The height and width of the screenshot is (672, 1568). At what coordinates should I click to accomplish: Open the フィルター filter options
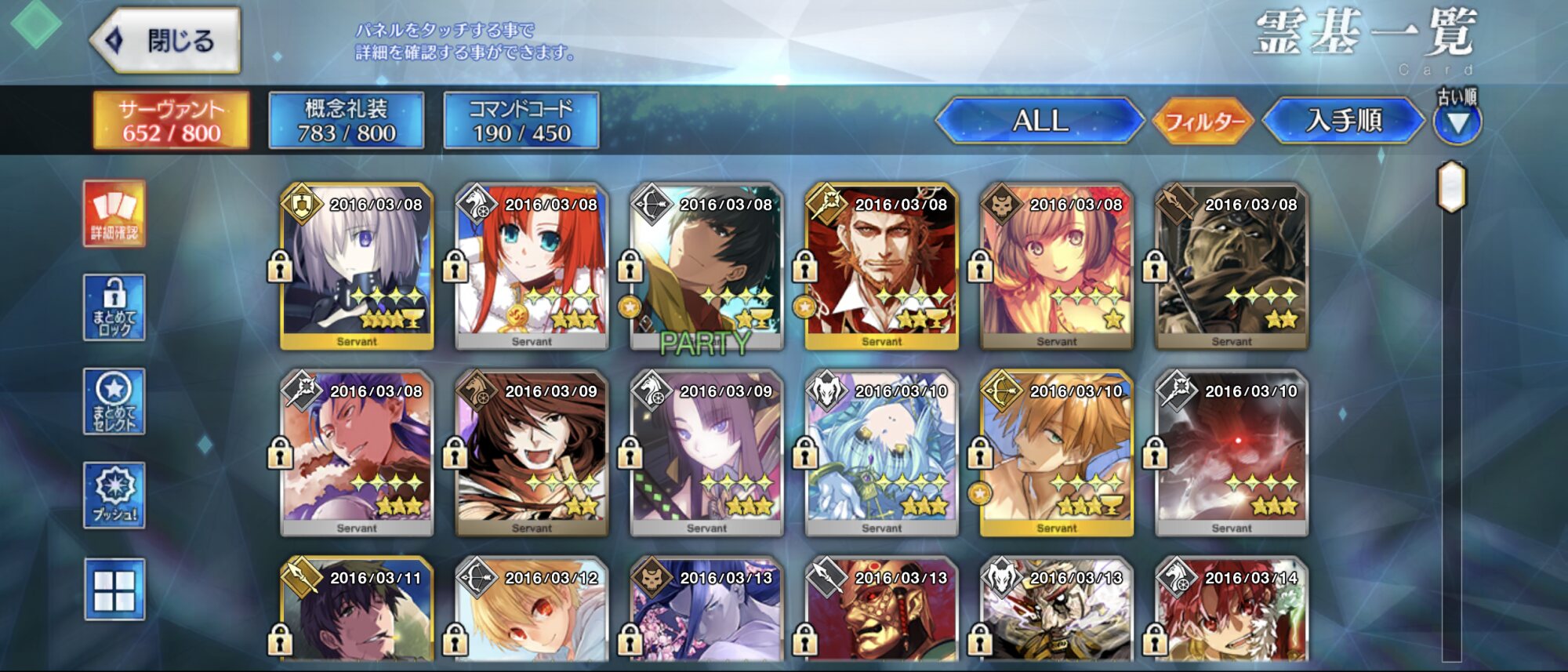tap(1204, 122)
